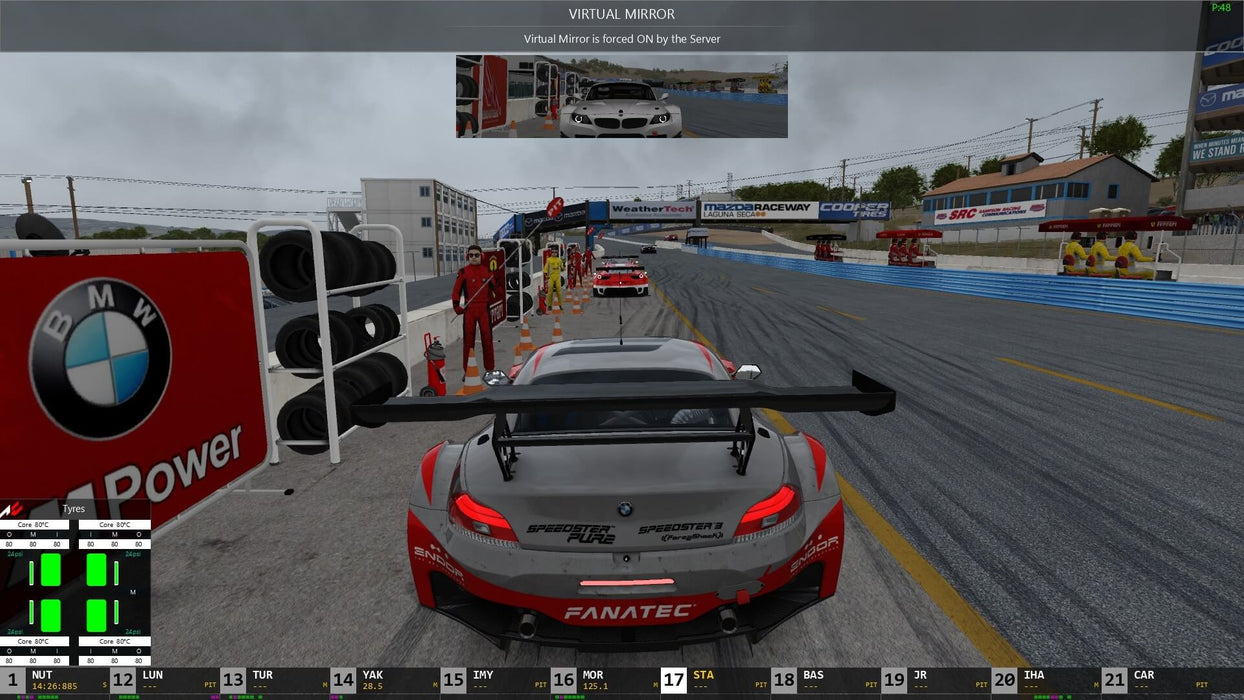Select driver IHA at number 20
The width and height of the screenshot is (1244, 700).
(x=1045, y=680)
